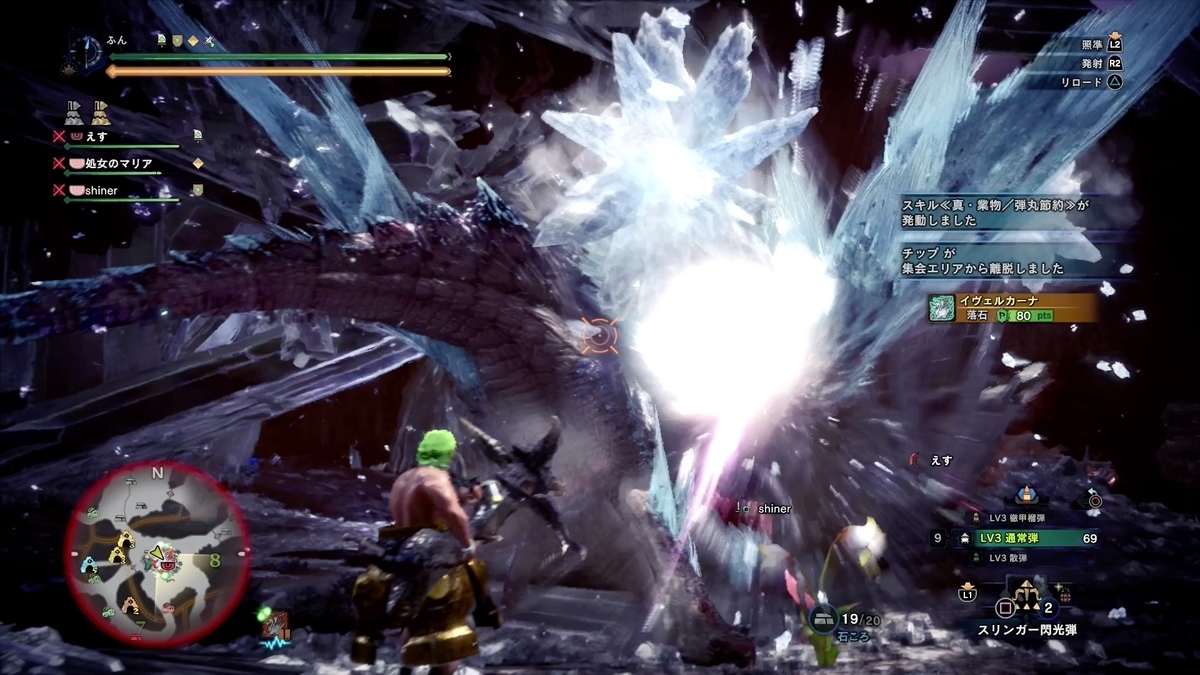Select the LV3 通常弾 ammo row

click(x=1028, y=539)
